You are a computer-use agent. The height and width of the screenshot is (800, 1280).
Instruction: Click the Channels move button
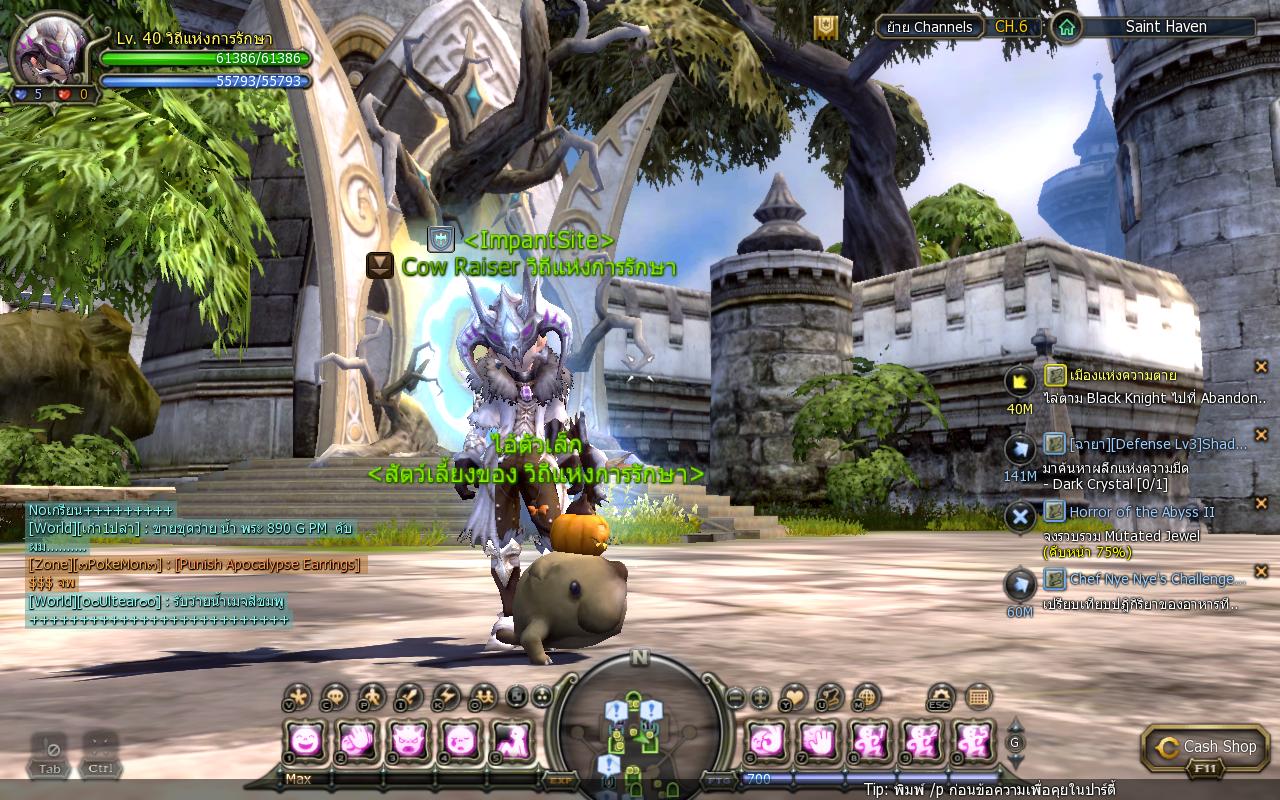[x=930, y=27]
